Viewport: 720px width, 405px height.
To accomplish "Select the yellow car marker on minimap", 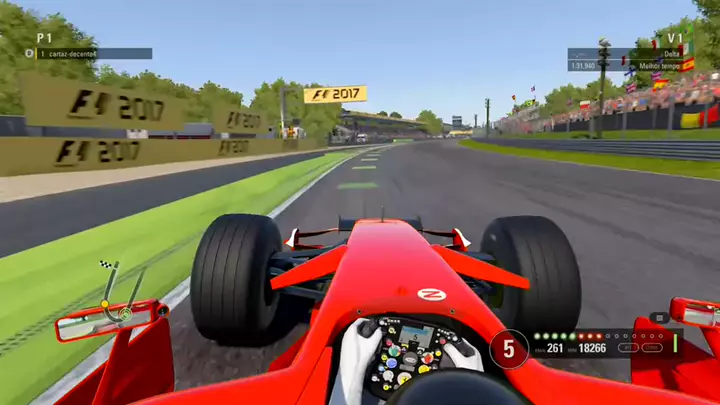I will [x=104, y=304].
